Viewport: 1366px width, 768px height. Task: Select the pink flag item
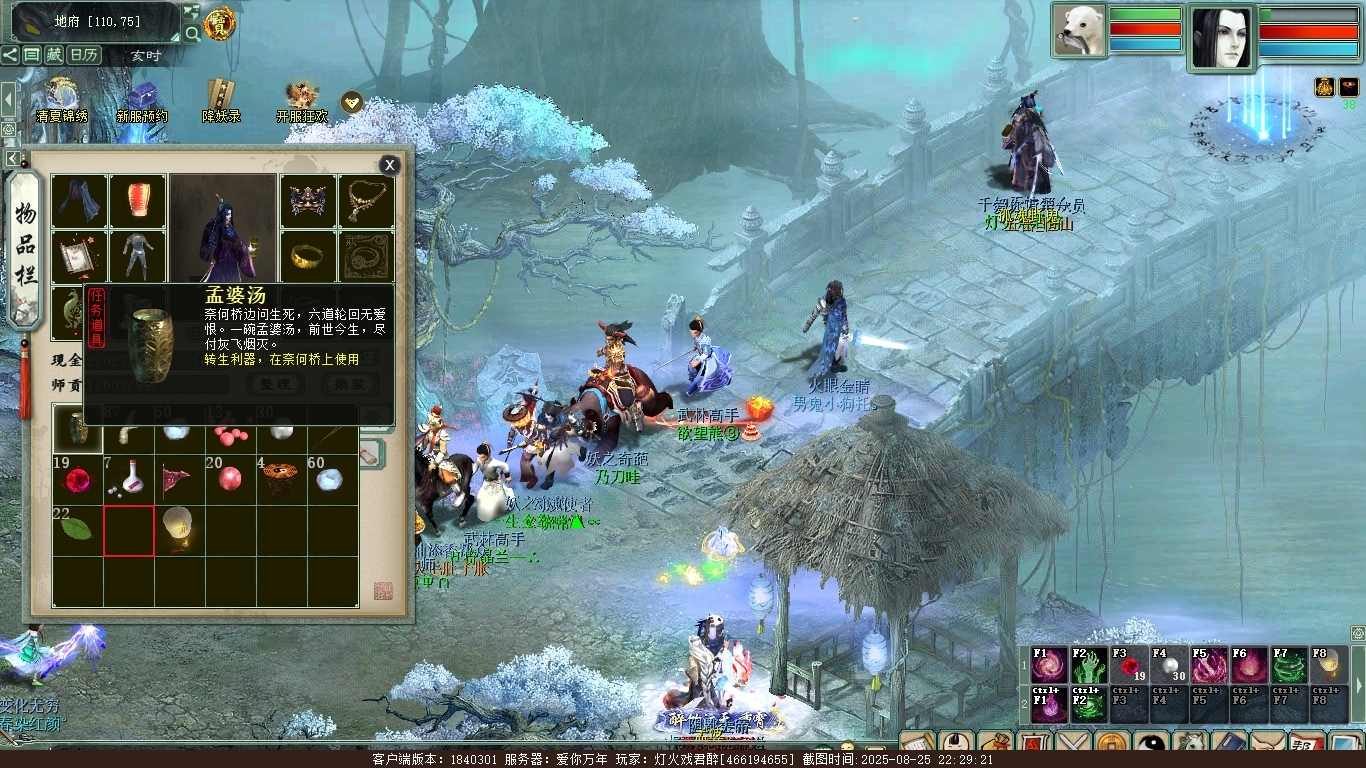point(180,480)
